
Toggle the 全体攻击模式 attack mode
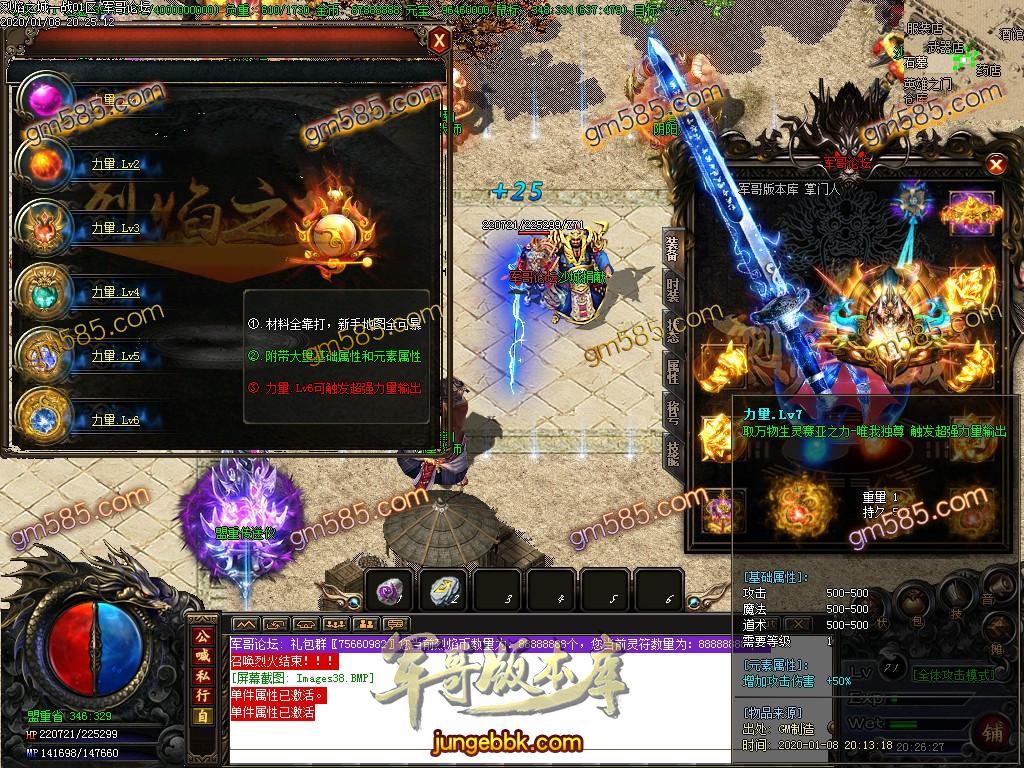955,675
